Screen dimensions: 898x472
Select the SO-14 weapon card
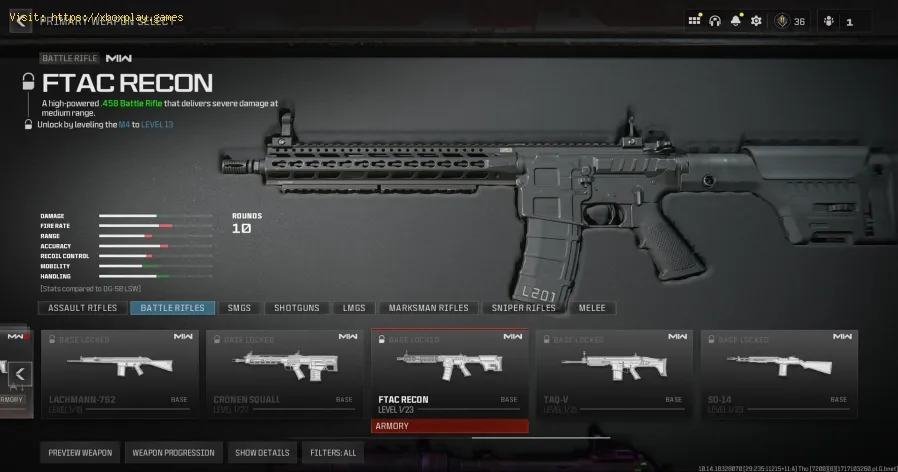point(778,374)
